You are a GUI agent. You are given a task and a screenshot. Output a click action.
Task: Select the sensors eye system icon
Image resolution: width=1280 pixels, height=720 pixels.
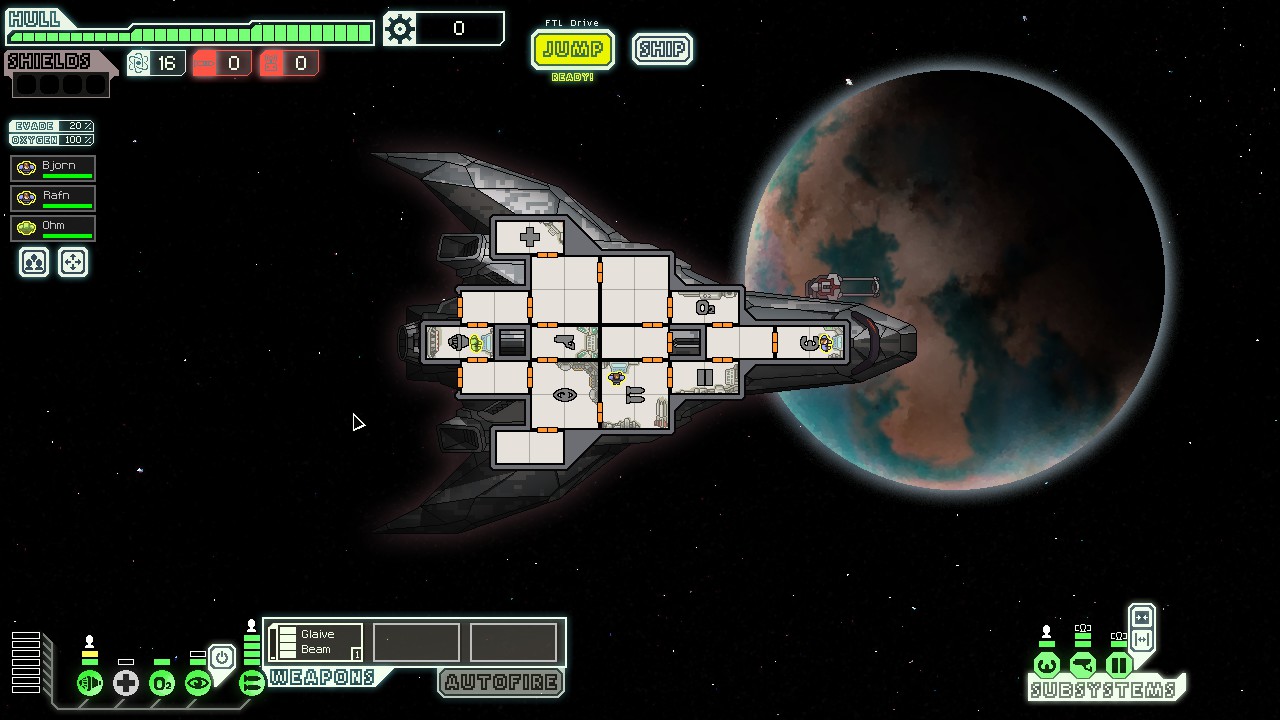pos(198,683)
